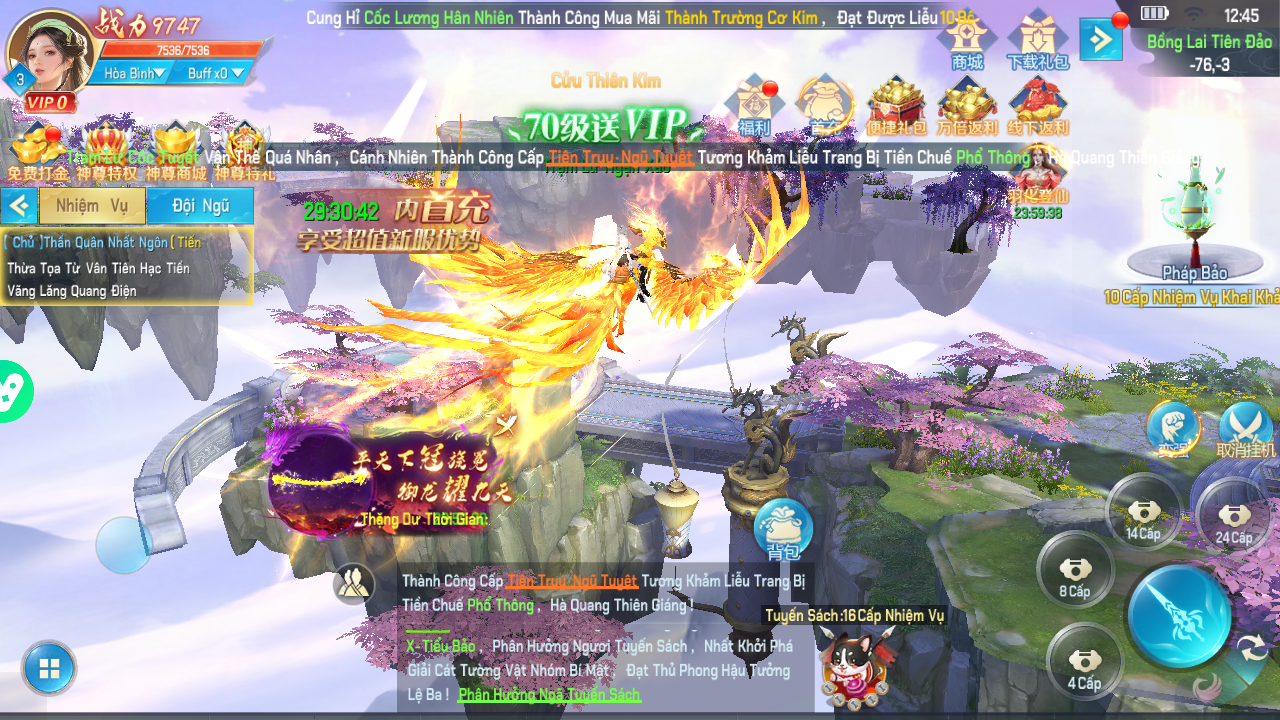Open the main menu grid button
This screenshot has height=720, width=1280.
click(49, 669)
